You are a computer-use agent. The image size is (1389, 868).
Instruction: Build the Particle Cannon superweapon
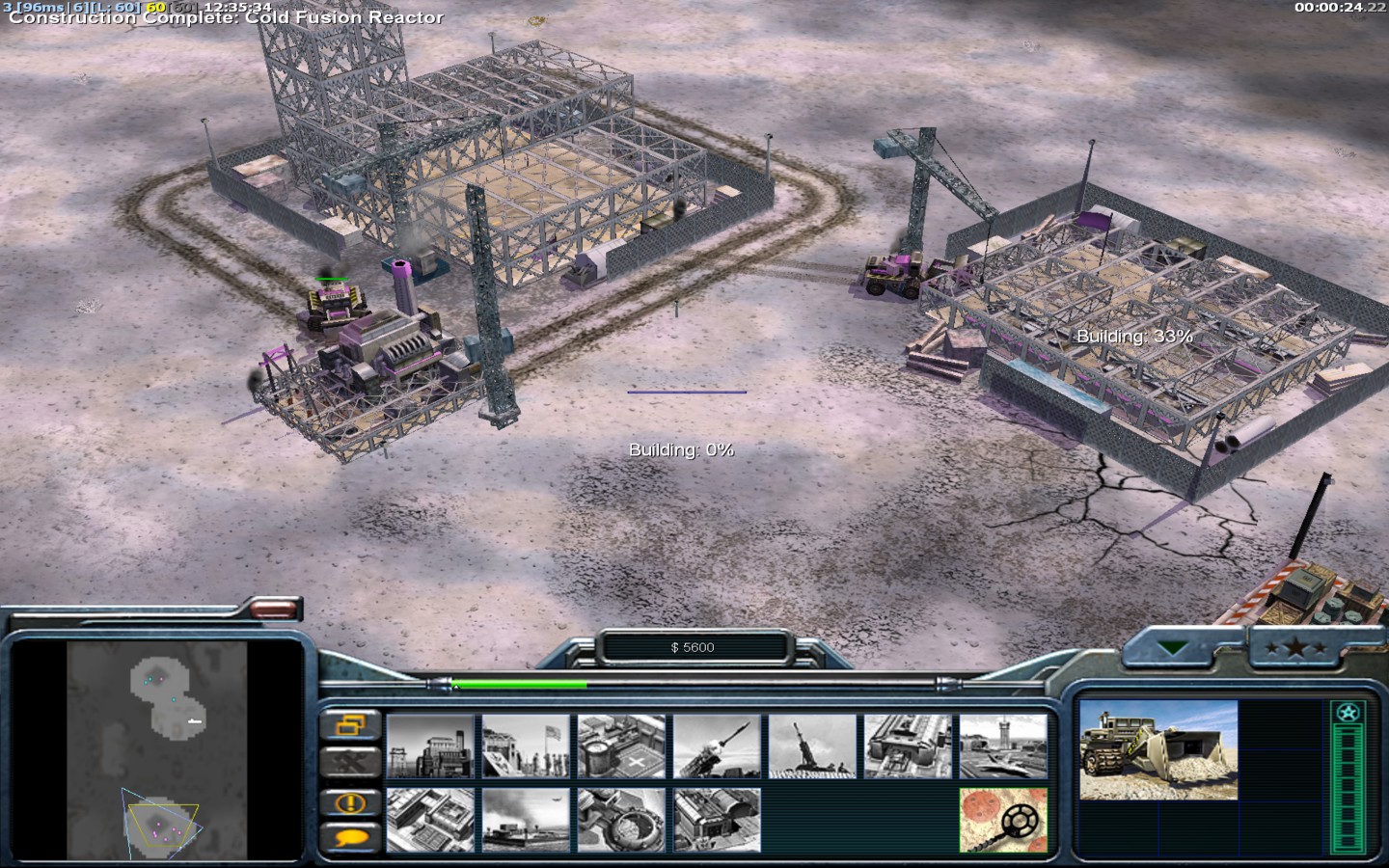point(621,820)
